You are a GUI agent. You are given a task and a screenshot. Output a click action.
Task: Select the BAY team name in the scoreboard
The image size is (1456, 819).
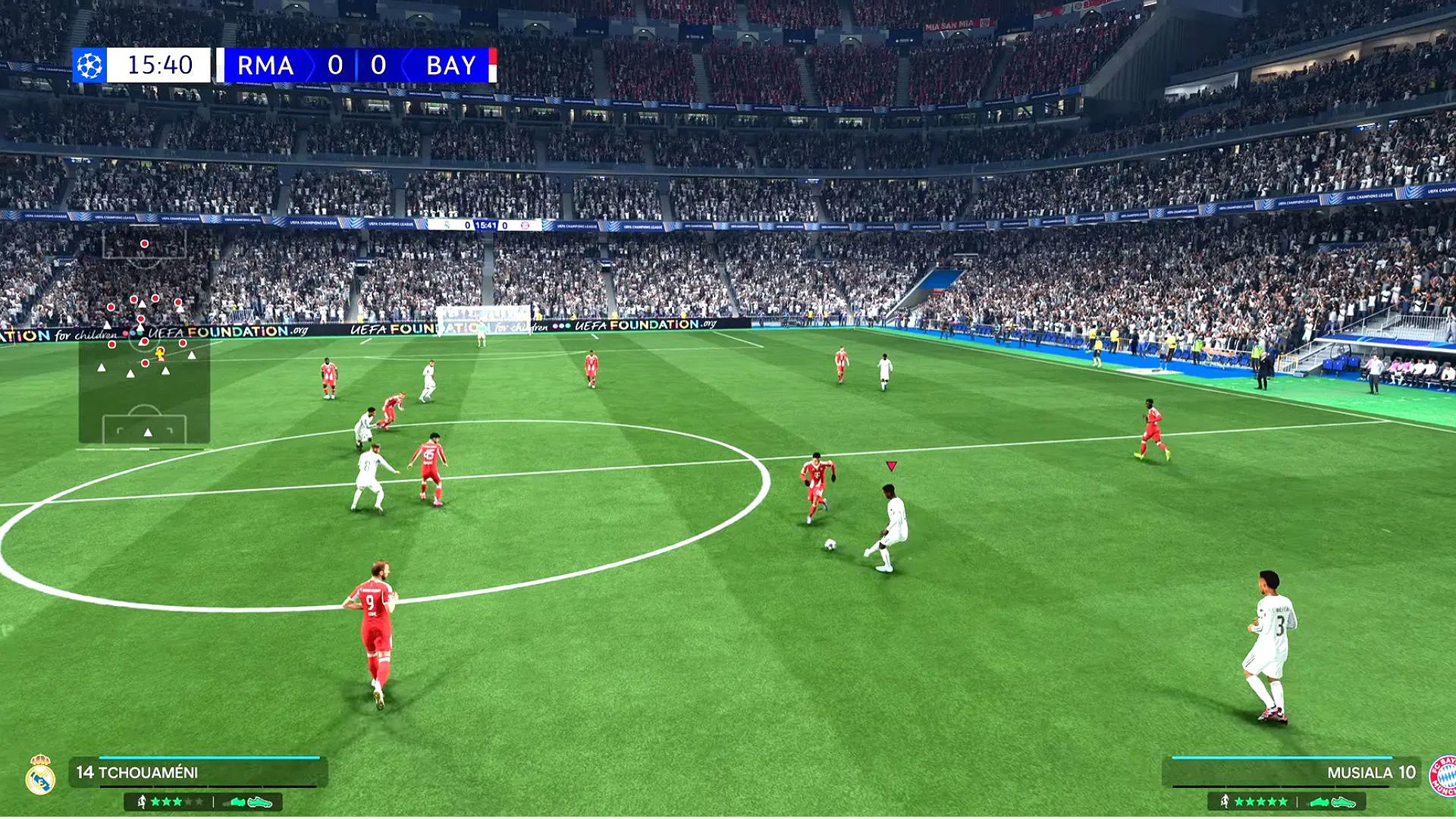(x=450, y=66)
